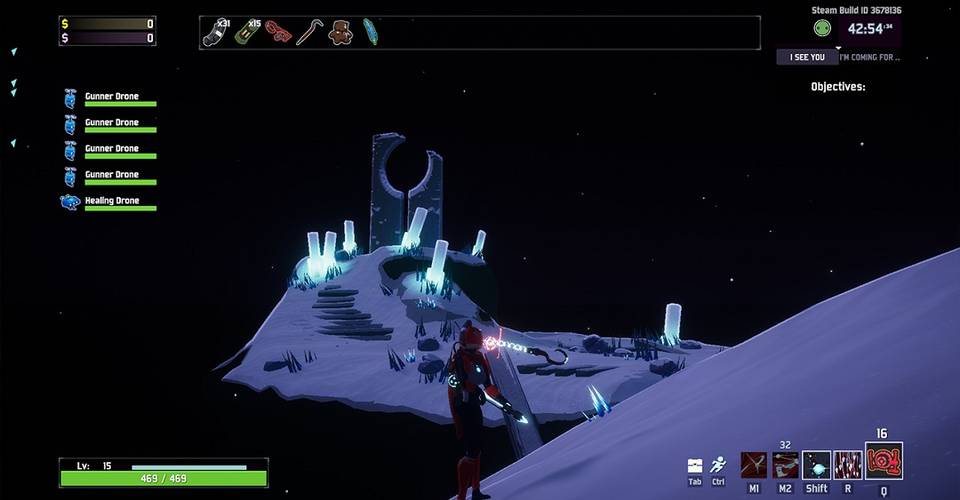
Task: Use the M2 secondary skill icon
Action: 785,465
